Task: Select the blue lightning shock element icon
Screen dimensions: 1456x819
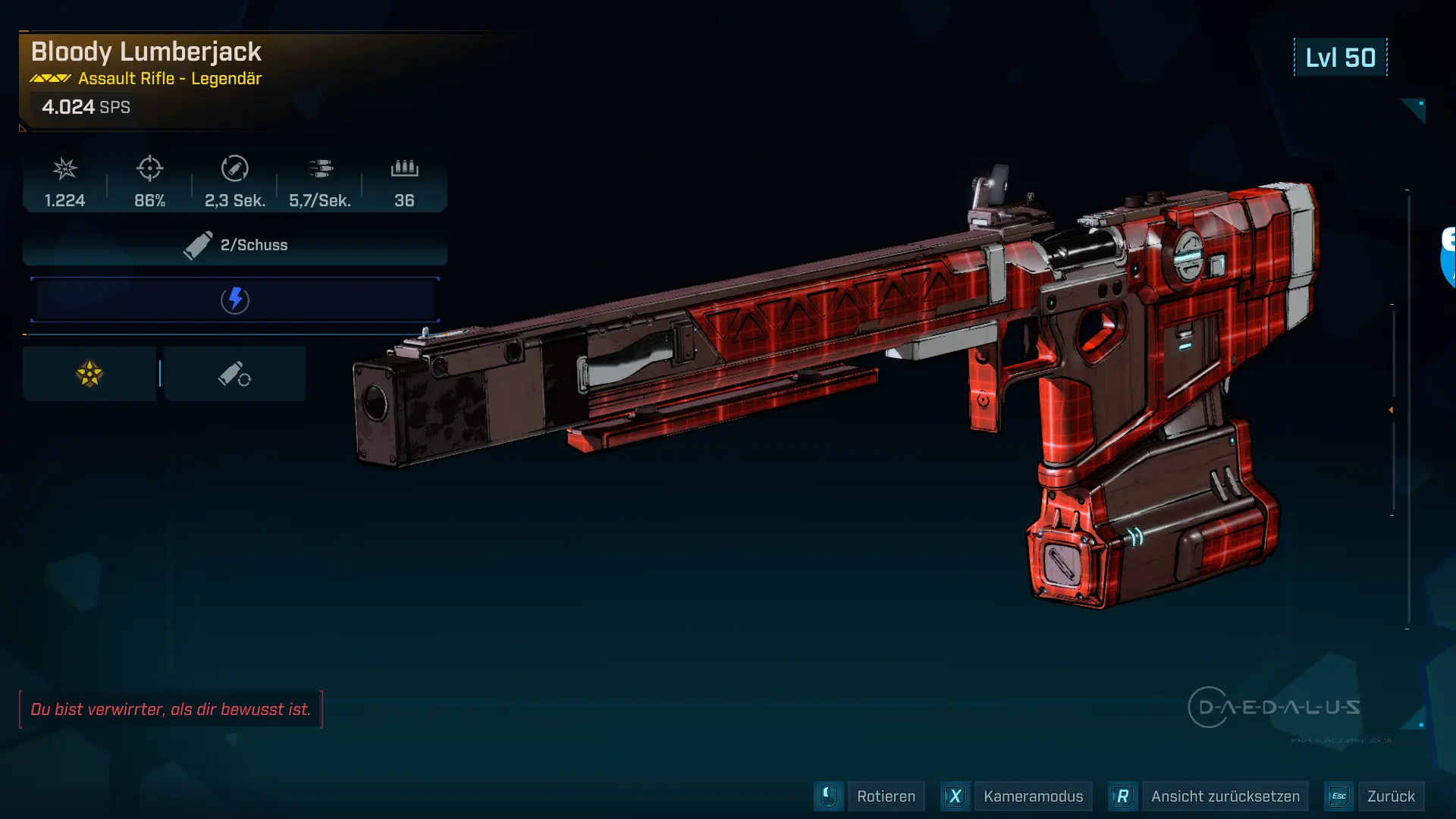Action: (235, 300)
